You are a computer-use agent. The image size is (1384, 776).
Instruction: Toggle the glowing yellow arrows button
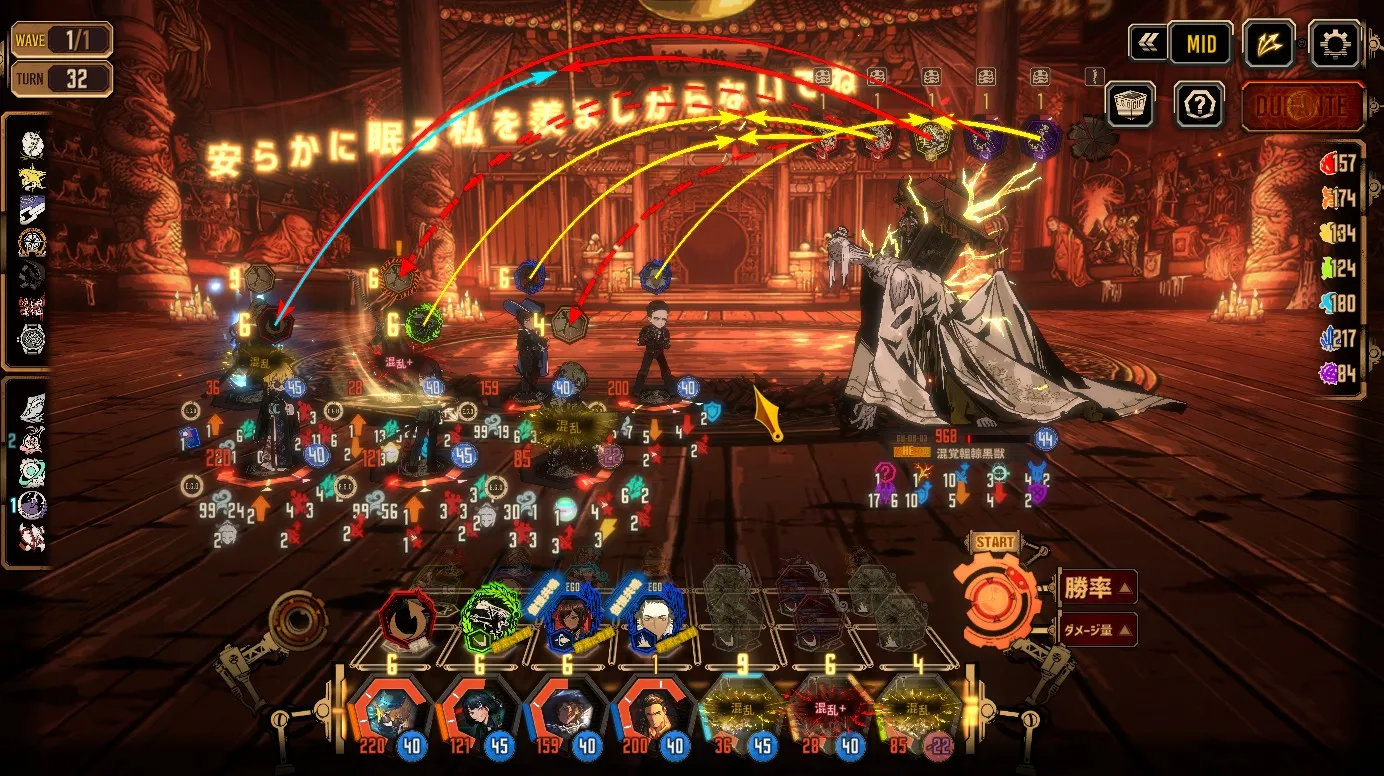pos(1269,44)
